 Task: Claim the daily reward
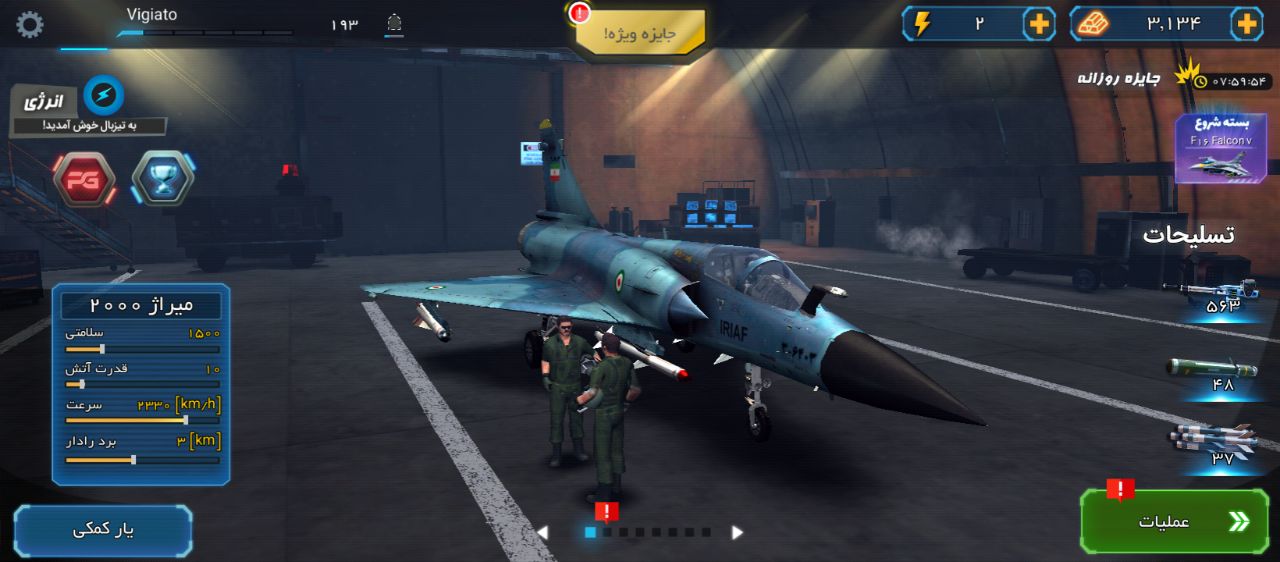pyautogui.click(x=1120, y=78)
